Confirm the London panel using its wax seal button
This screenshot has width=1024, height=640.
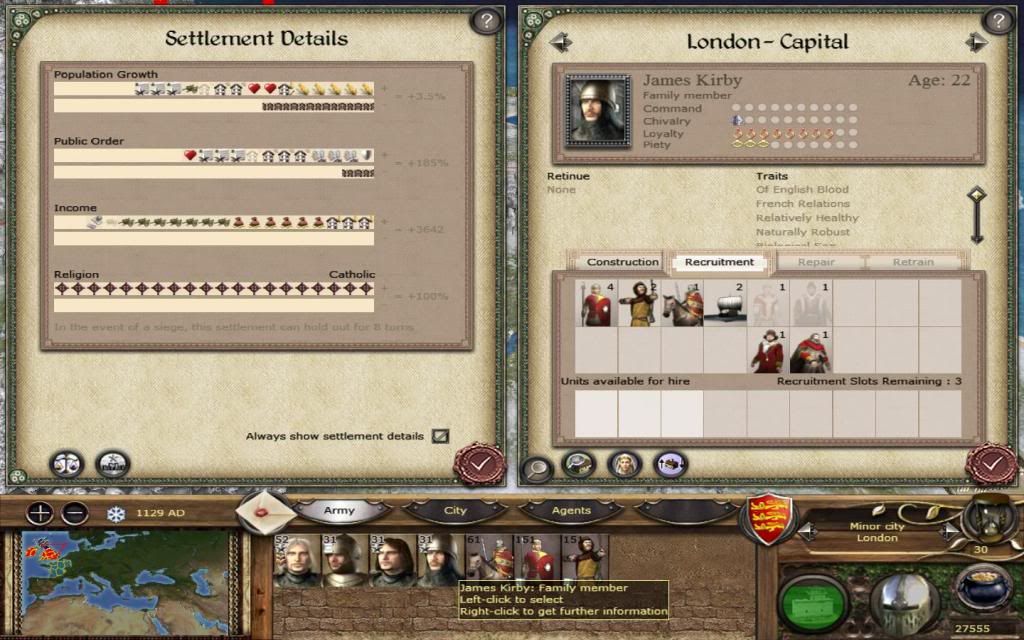[991, 464]
